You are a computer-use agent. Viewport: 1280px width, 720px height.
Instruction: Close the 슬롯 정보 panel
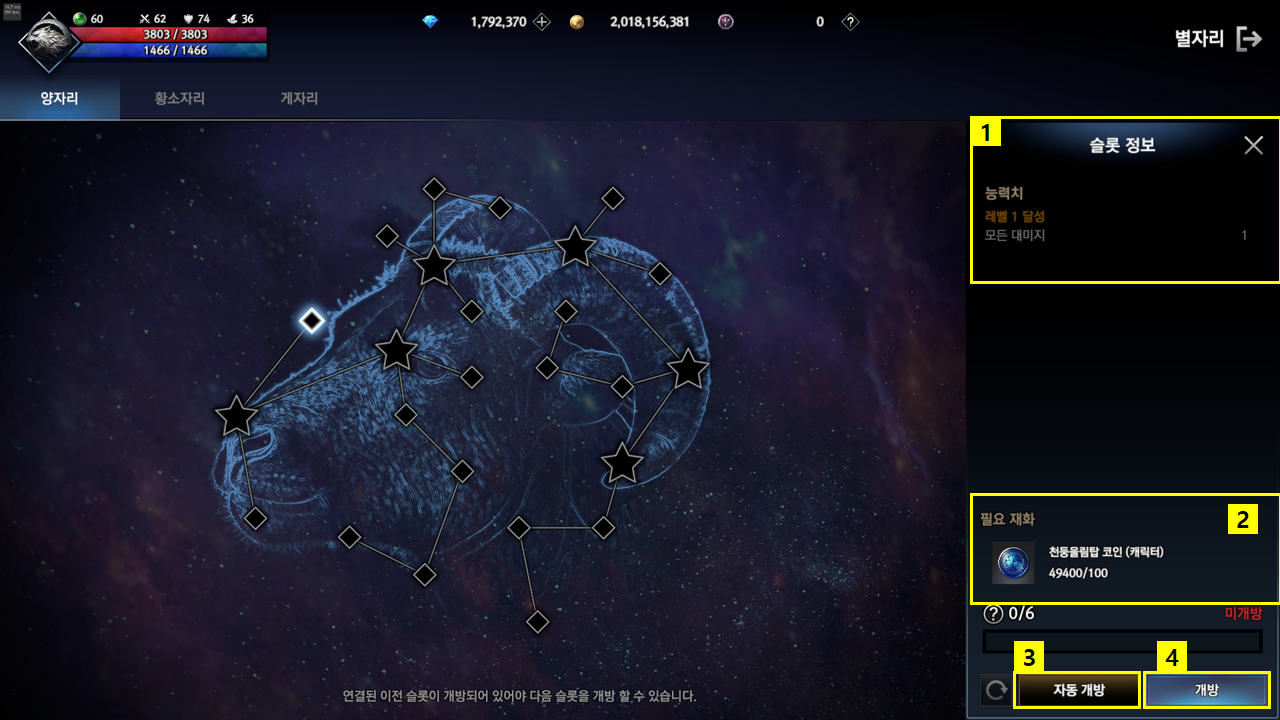click(x=1253, y=145)
